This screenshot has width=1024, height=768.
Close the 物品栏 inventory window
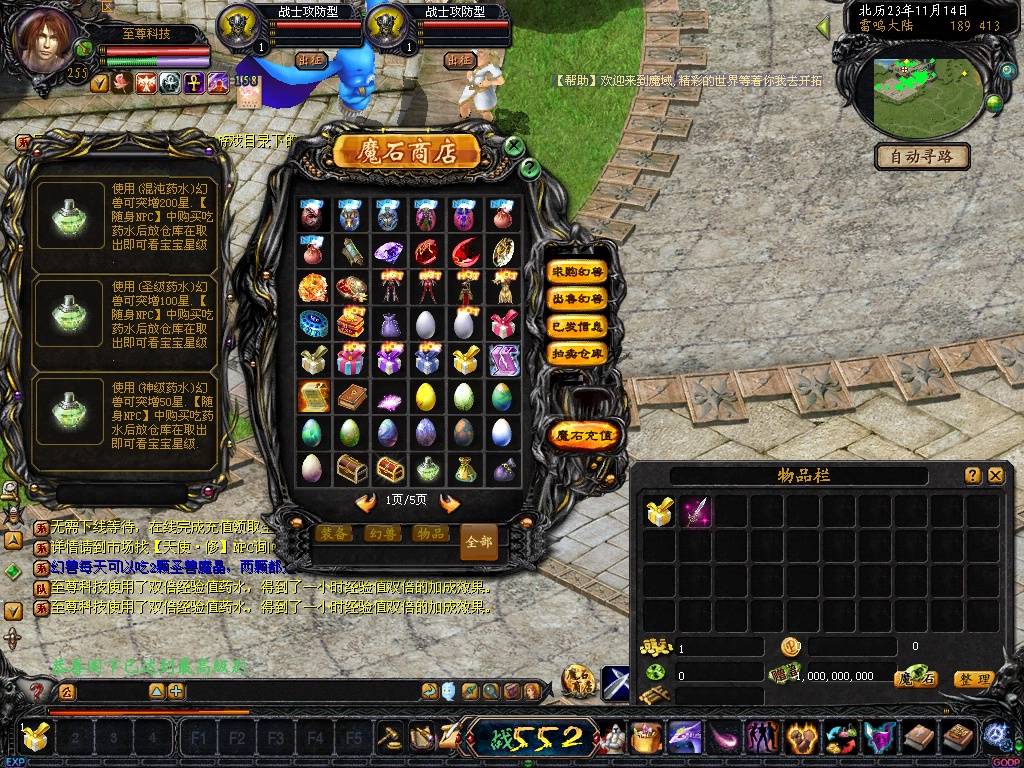pos(995,476)
